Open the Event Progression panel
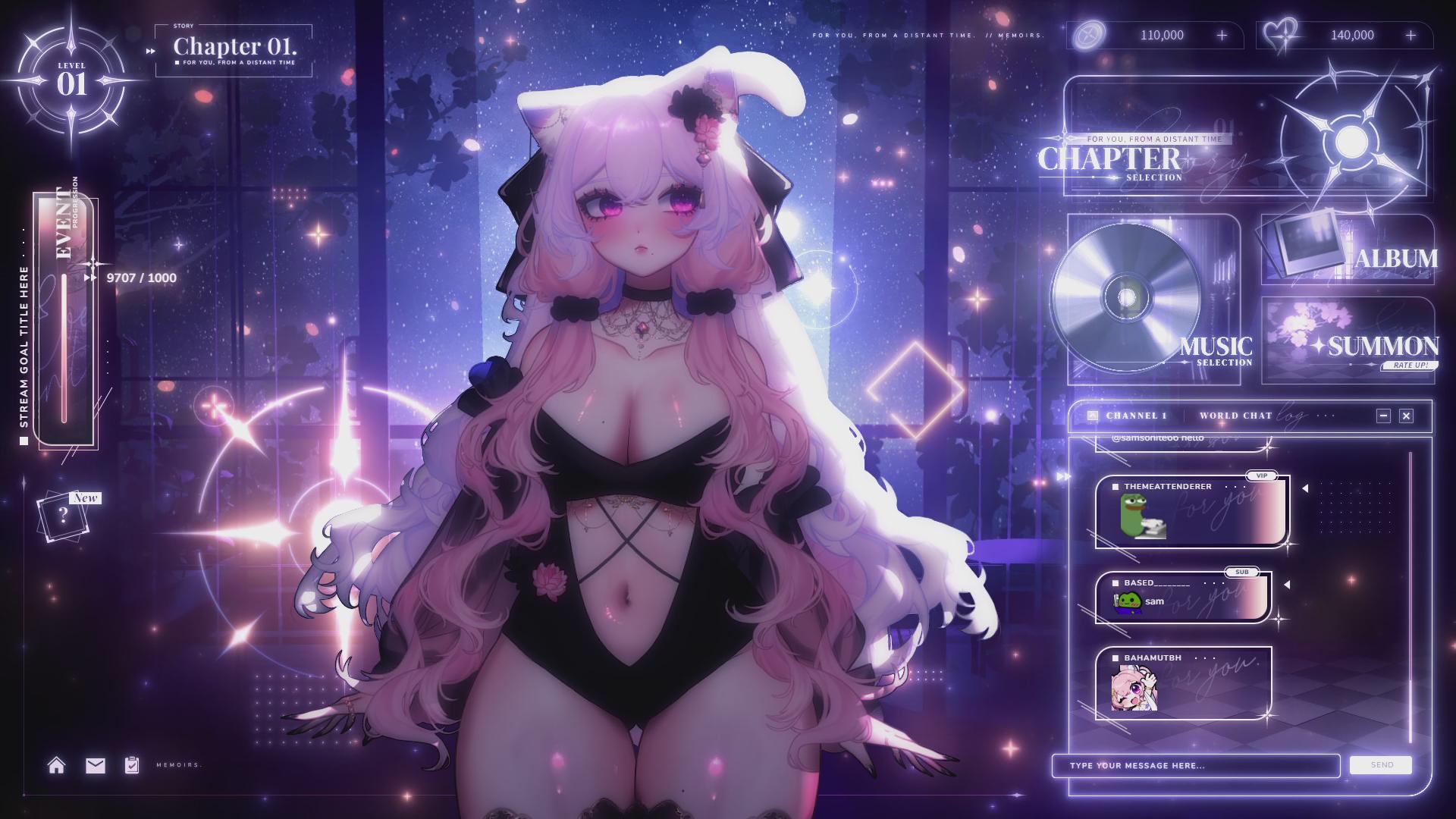The image size is (1456, 819). click(x=65, y=318)
